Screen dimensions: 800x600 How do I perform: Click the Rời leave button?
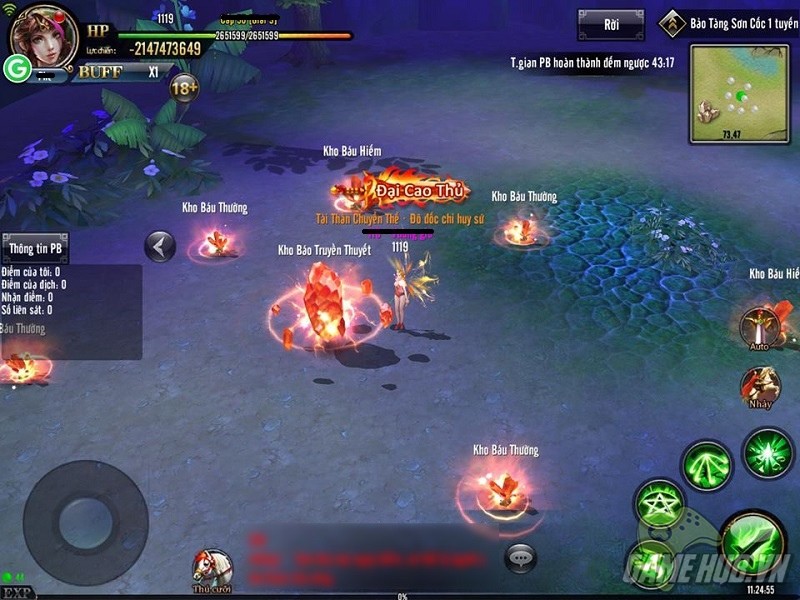click(x=610, y=24)
